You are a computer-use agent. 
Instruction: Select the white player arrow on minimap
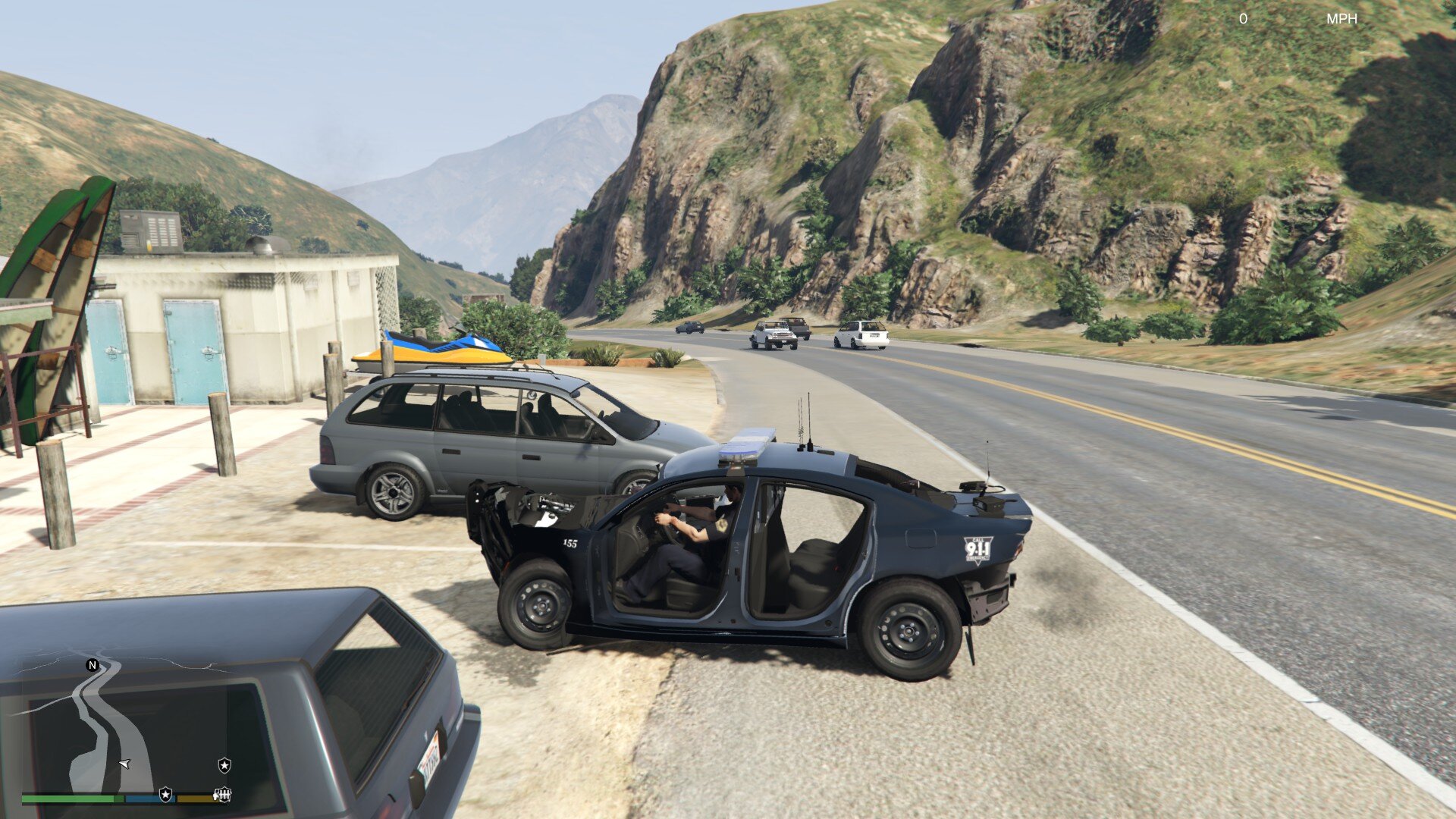(x=124, y=764)
